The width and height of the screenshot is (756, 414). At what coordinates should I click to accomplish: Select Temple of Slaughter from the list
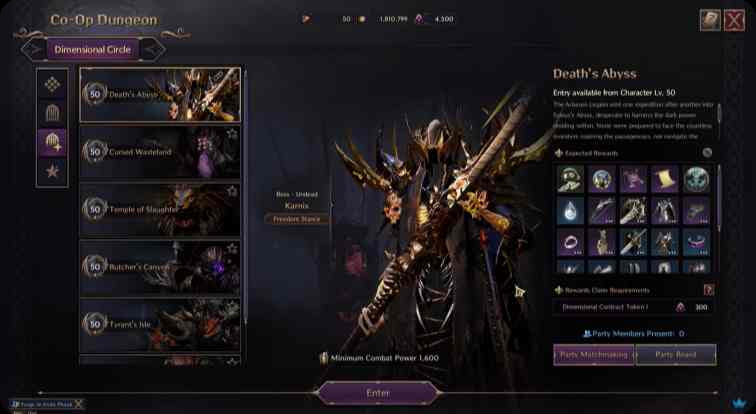click(160, 209)
